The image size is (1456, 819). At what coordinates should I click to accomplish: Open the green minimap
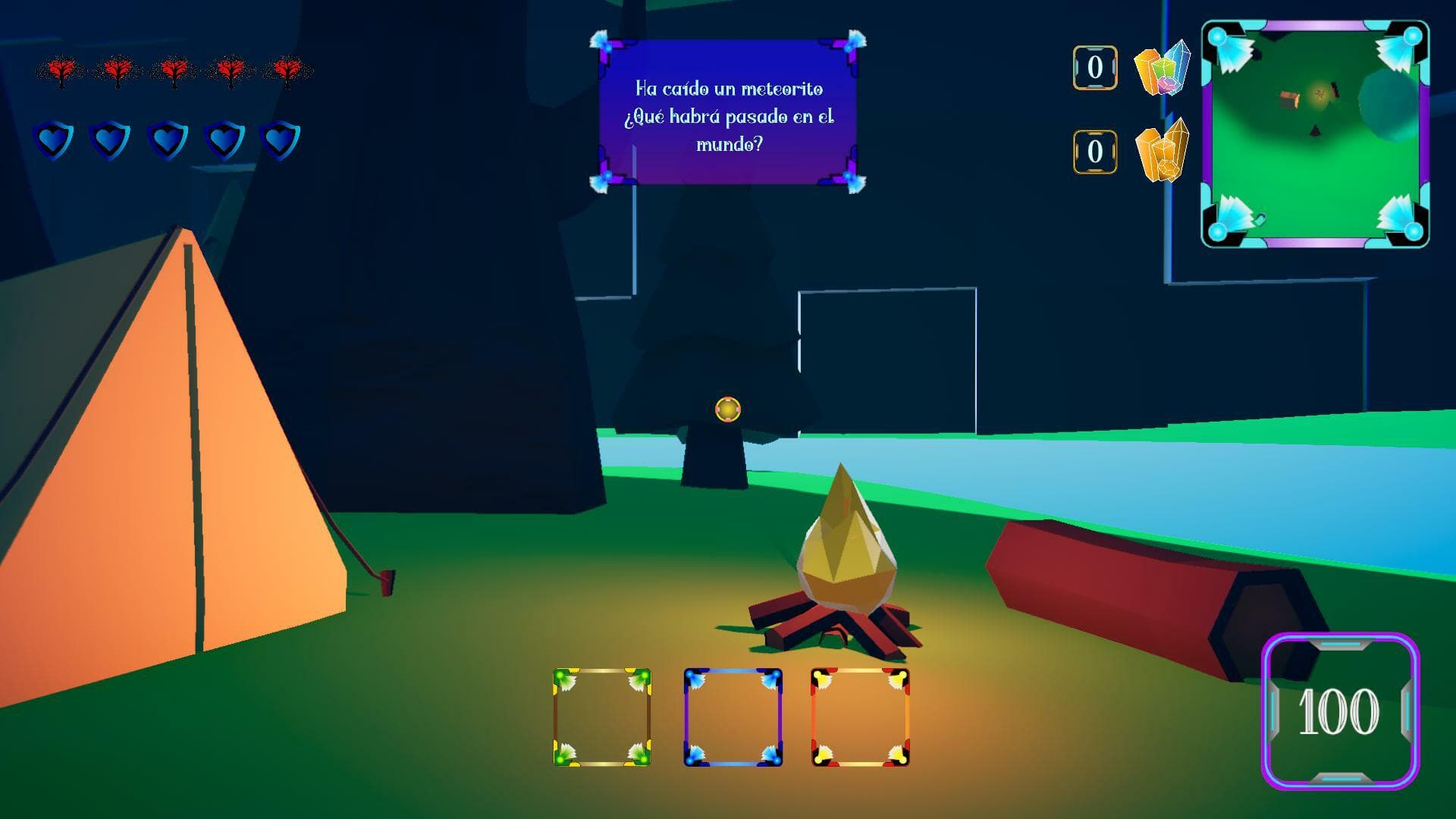pyautogui.click(x=1315, y=134)
